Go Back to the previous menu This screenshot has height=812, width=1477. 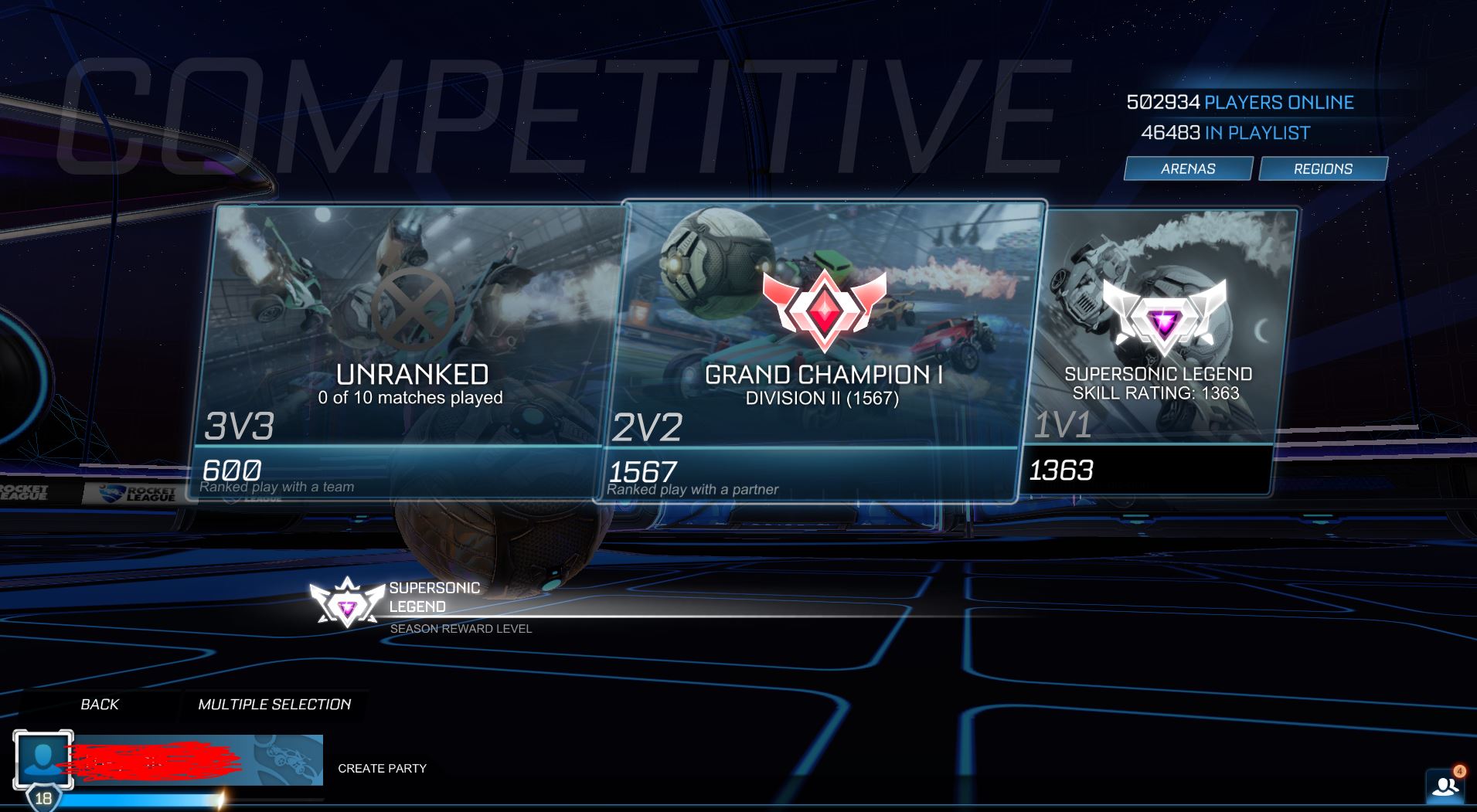tap(100, 704)
